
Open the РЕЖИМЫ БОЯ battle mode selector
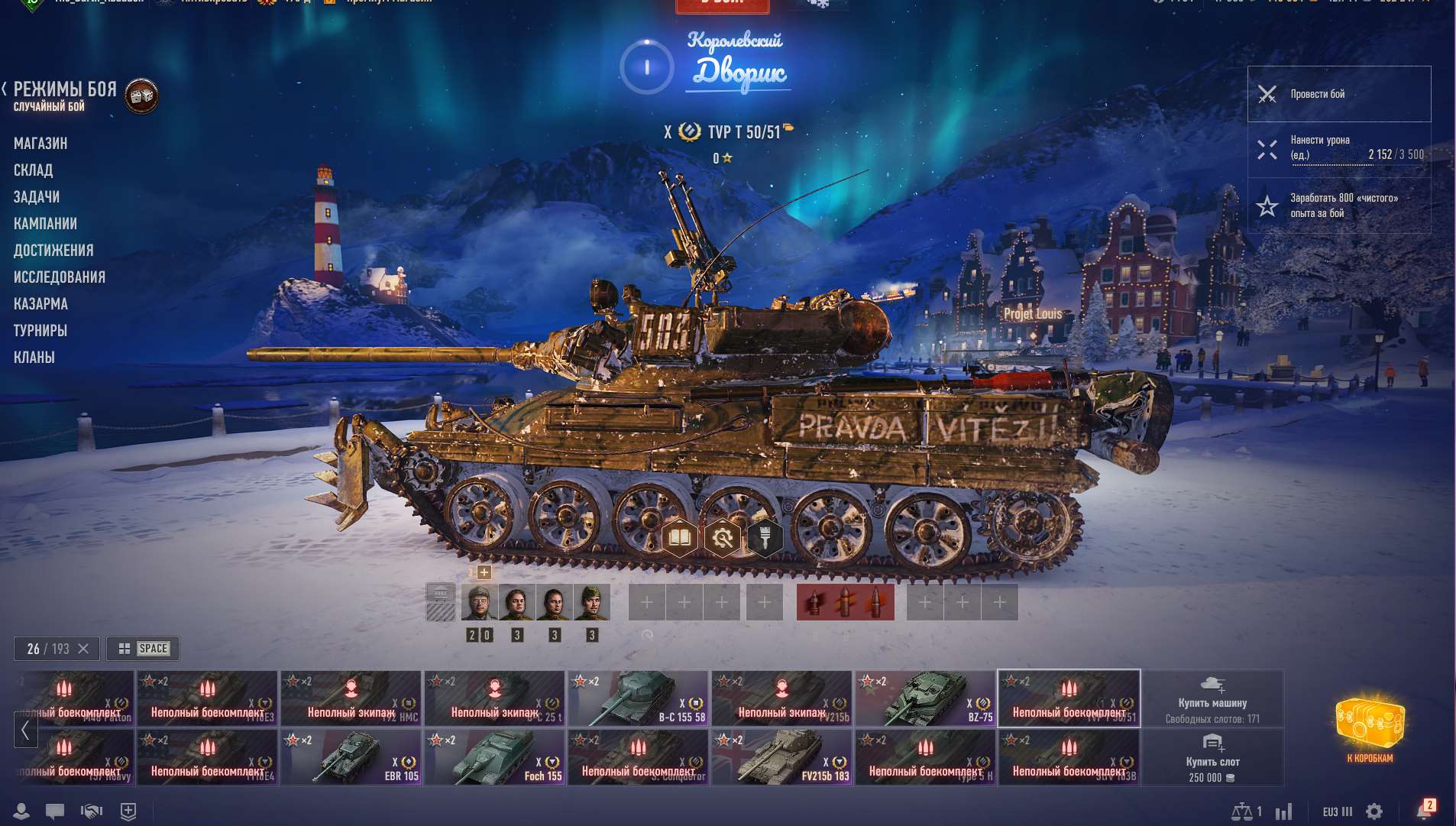[x=65, y=90]
